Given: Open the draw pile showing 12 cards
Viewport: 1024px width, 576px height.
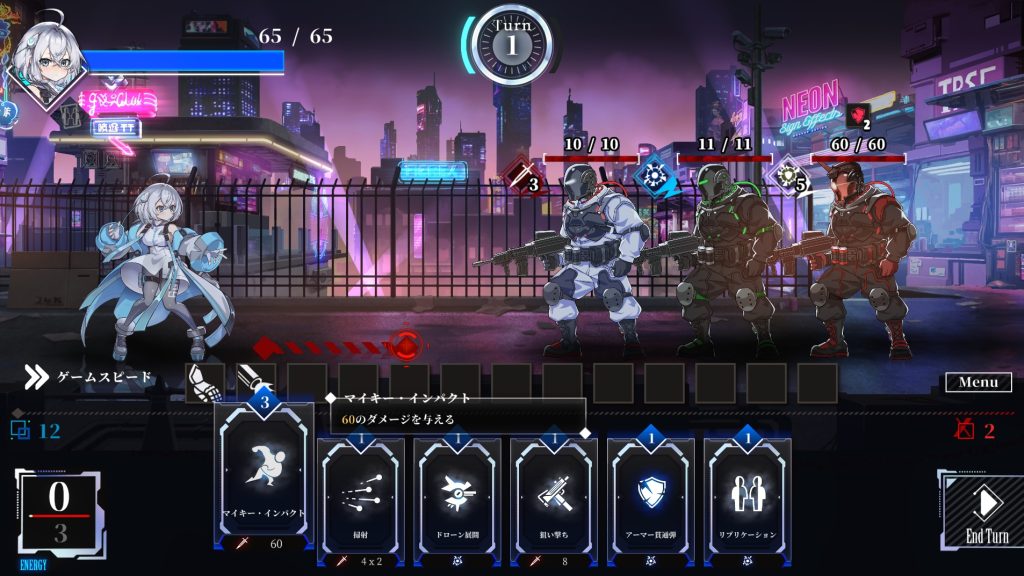Looking at the screenshot, I should [x=35, y=431].
